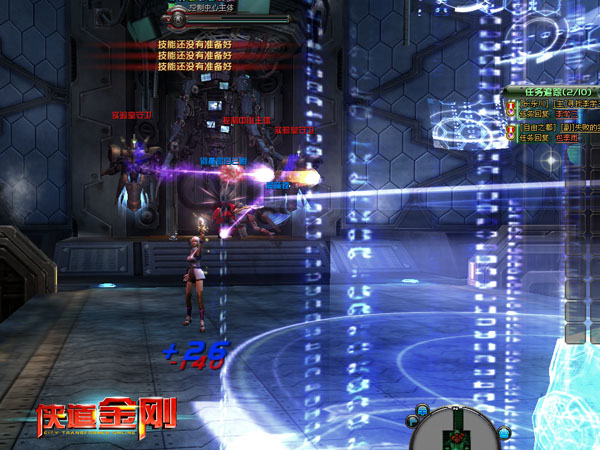Click the 包李雨 quest NPC link
Viewport: 600px width, 450px height.
click(565, 139)
